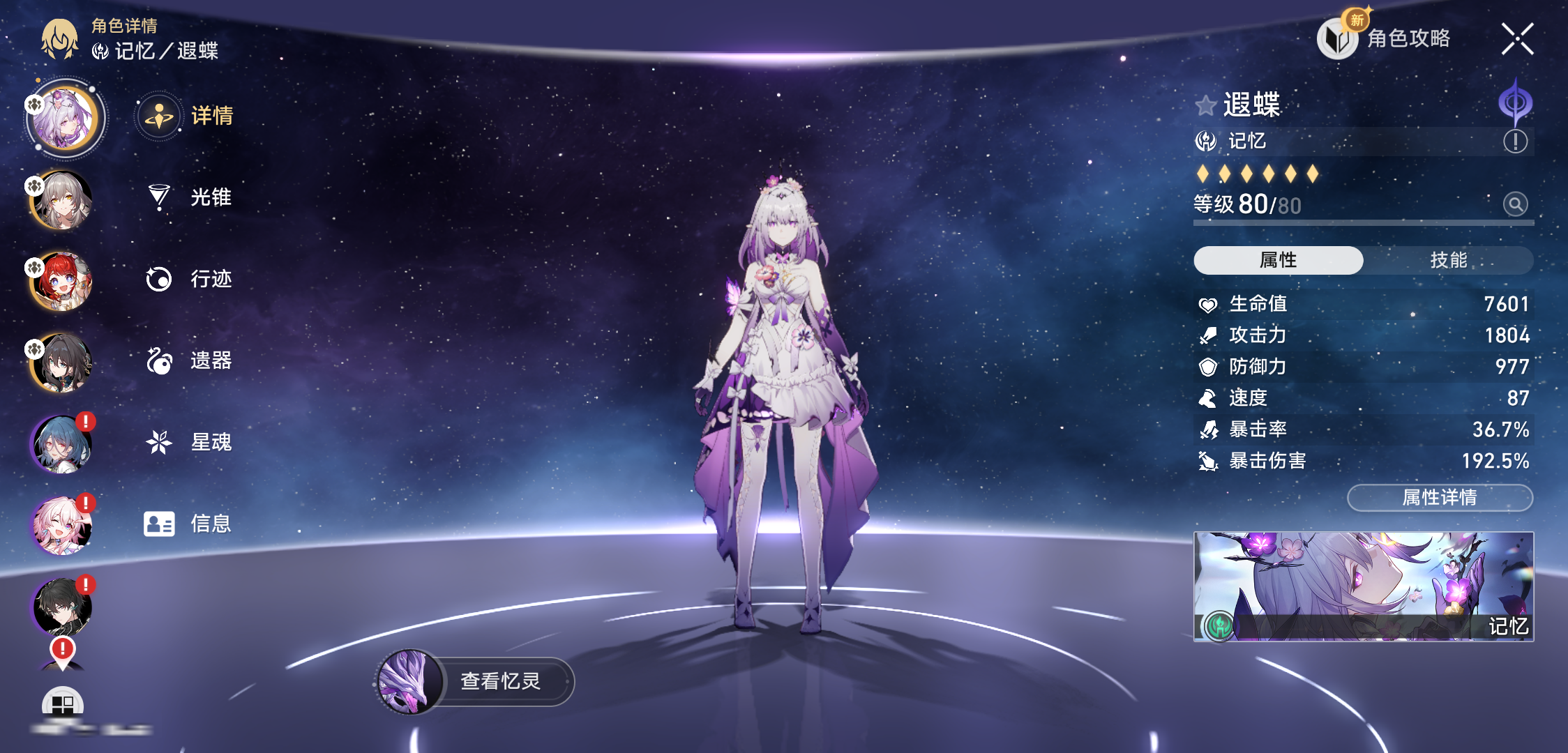
Task: Show the 星魂 eidolon page
Action: [x=190, y=442]
